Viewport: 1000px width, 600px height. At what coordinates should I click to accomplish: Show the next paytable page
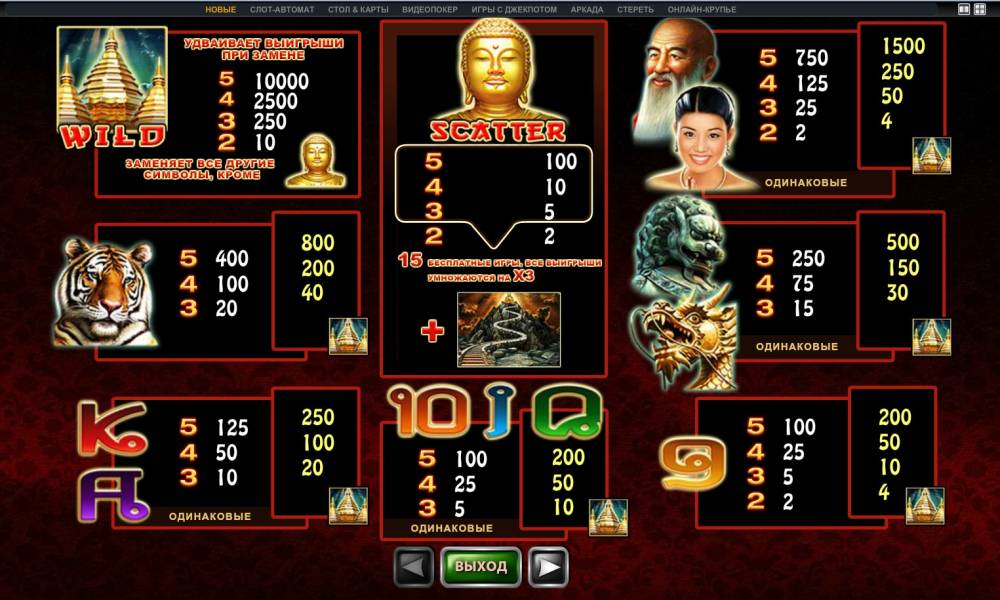(548, 567)
